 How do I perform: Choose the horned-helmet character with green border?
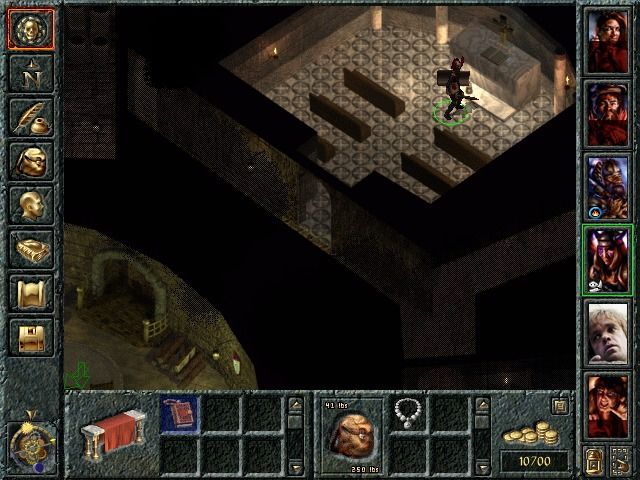[x=608, y=258]
